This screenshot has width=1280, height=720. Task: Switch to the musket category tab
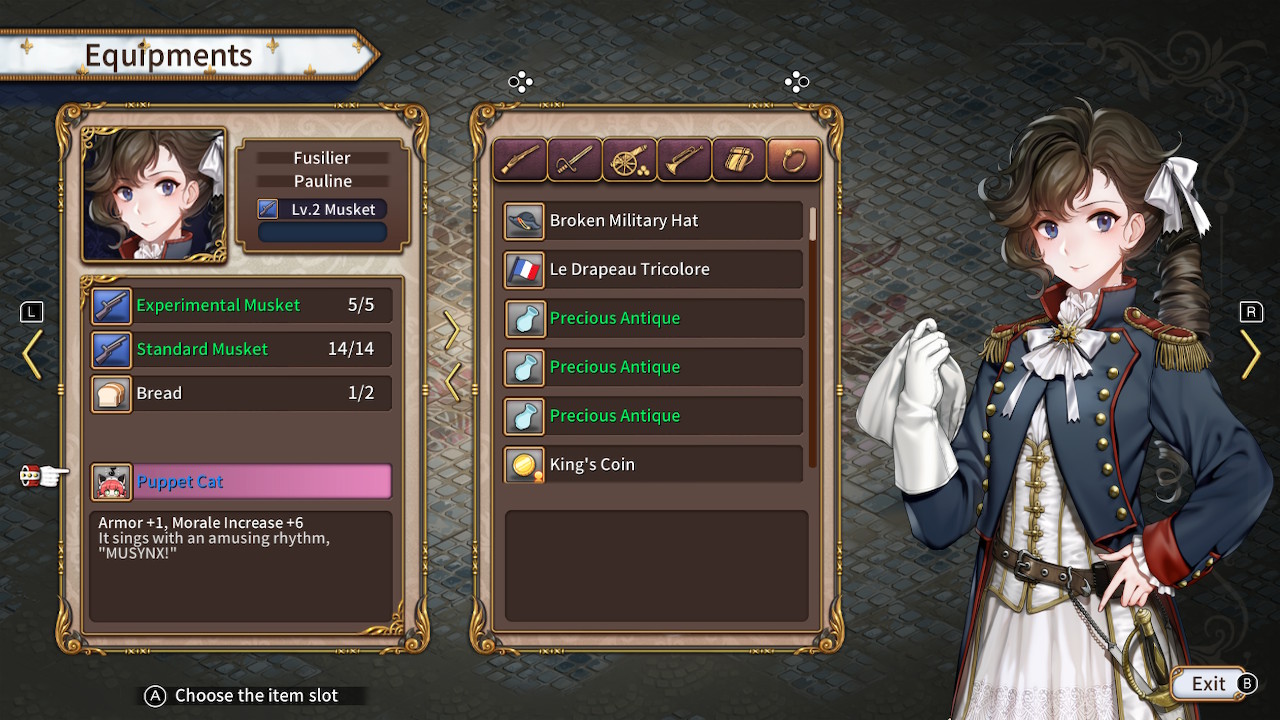520,160
